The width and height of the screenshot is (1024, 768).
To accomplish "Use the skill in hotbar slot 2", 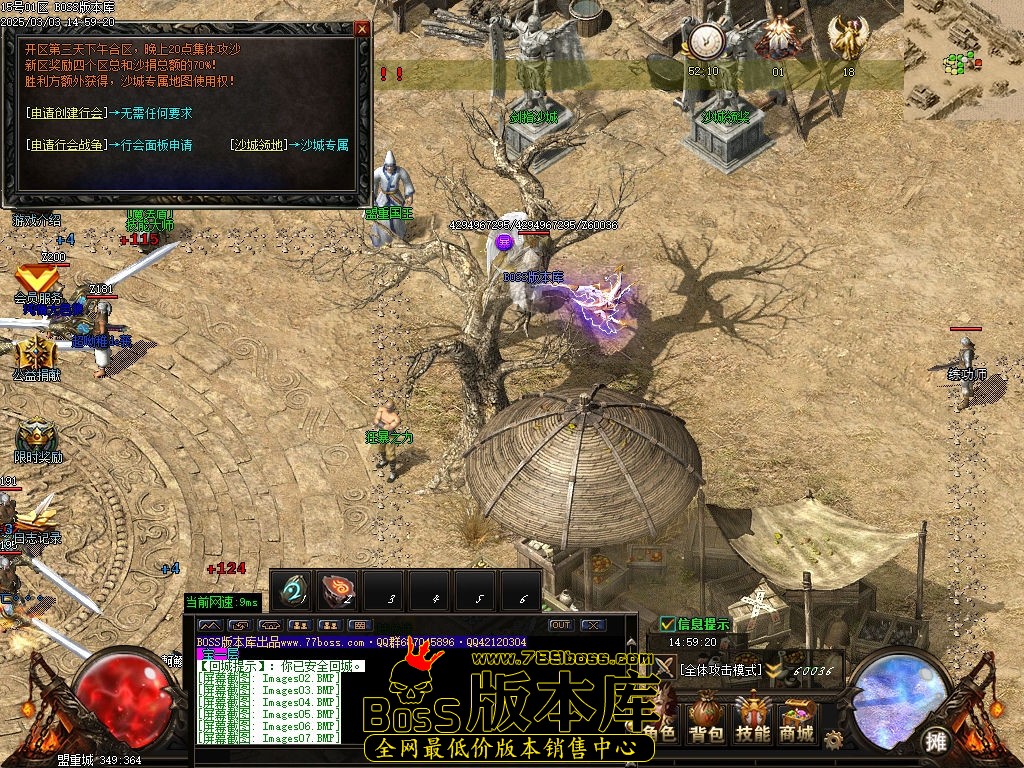I will click(339, 590).
